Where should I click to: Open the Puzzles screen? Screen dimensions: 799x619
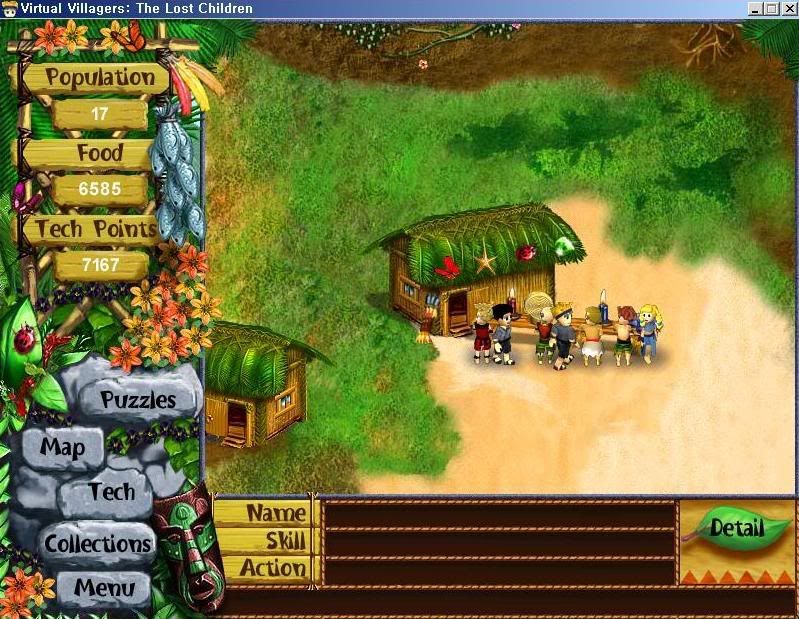coord(138,400)
